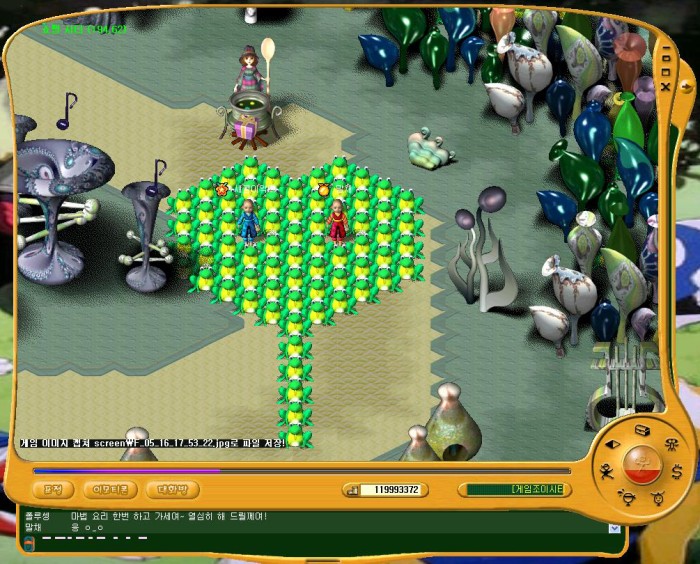Click the 게임조이시티 label button

(515, 490)
